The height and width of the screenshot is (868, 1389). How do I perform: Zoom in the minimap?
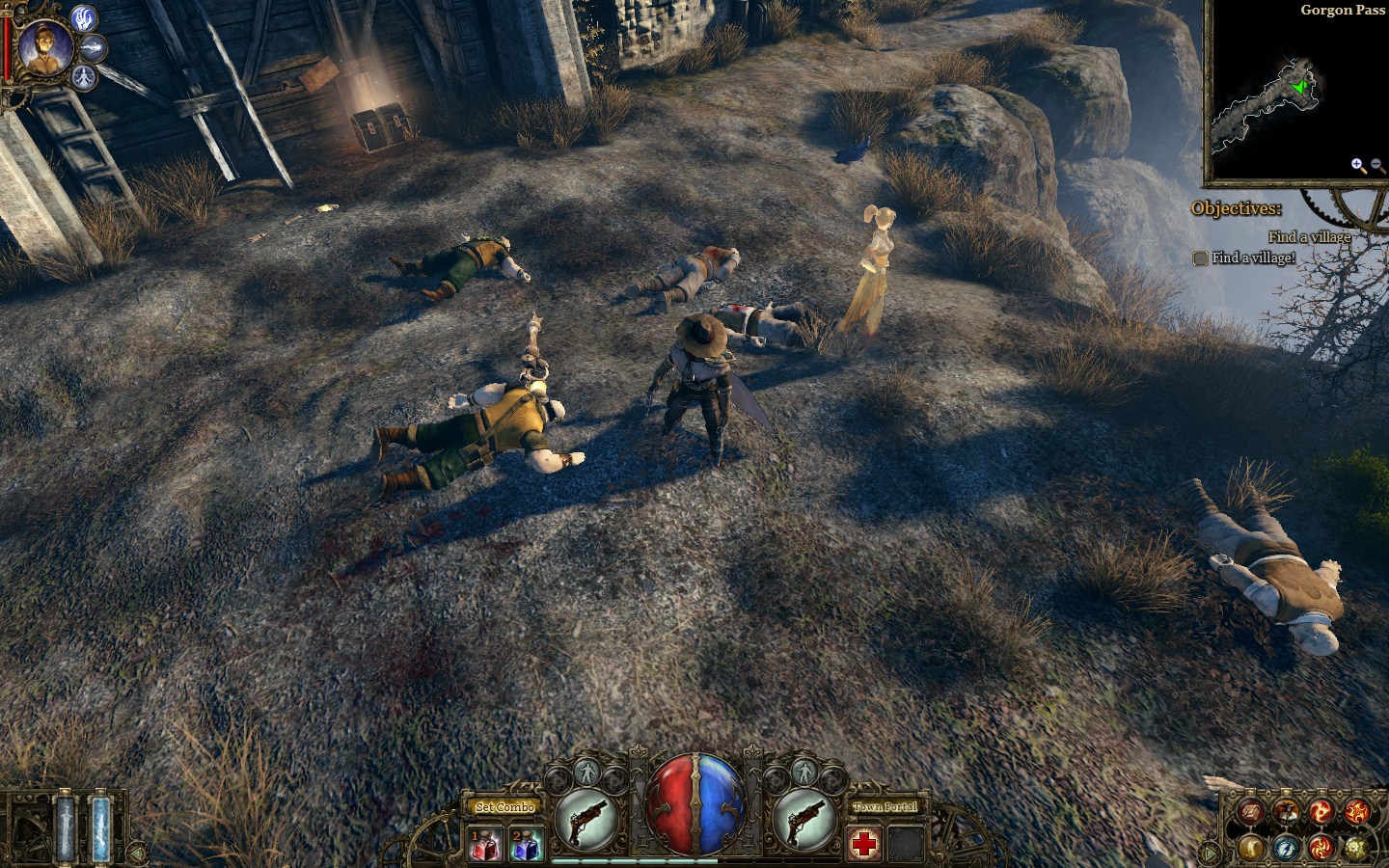click(x=1357, y=165)
